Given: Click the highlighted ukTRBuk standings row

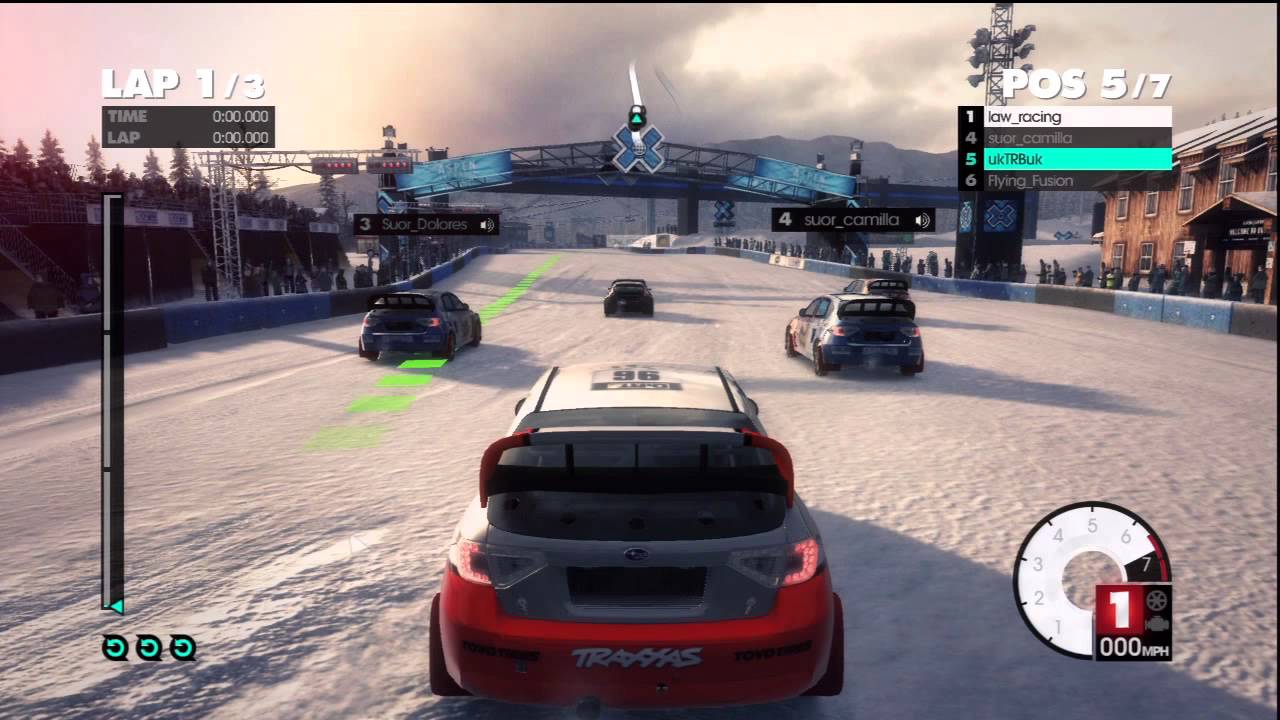Looking at the screenshot, I should click(1065, 159).
